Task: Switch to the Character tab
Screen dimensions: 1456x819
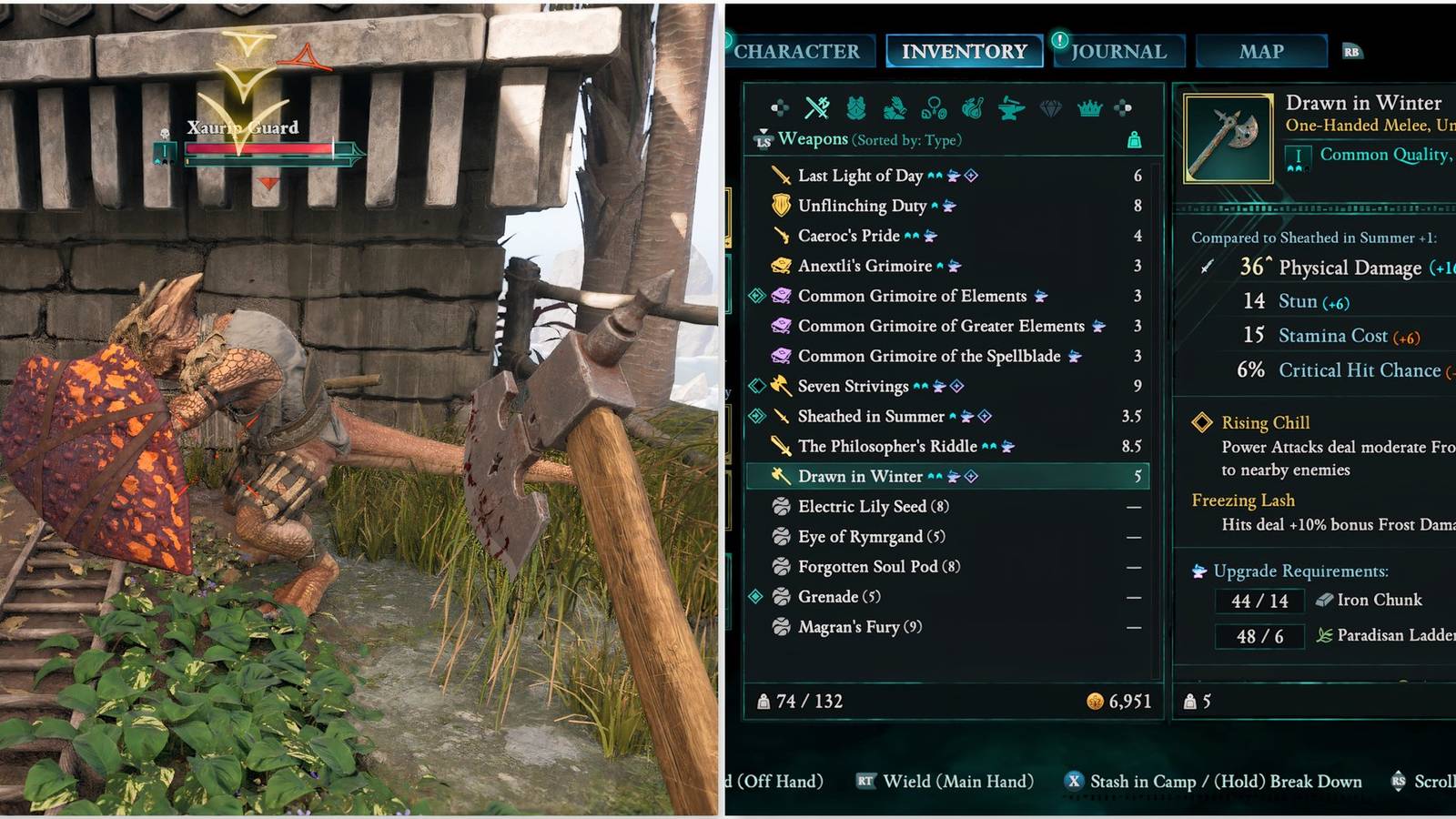Action: [797, 52]
